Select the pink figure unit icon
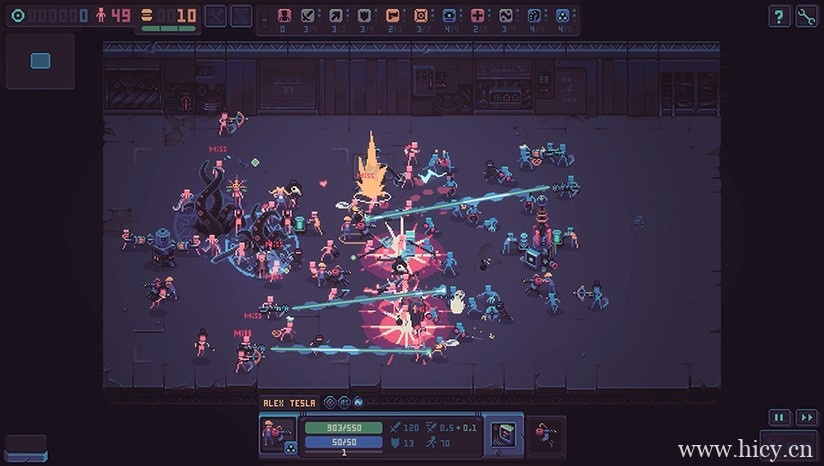Screen dimensions: 824x466 pyautogui.click(x=284, y=16)
